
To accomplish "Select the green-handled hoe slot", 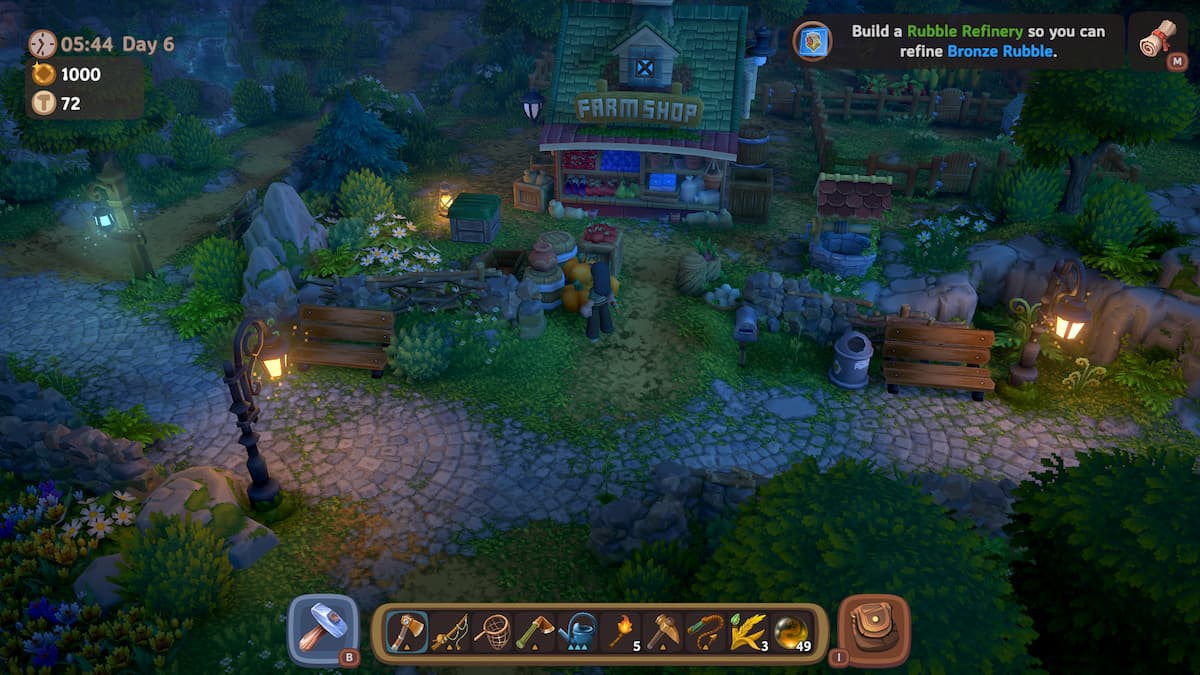I will click(535, 632).
